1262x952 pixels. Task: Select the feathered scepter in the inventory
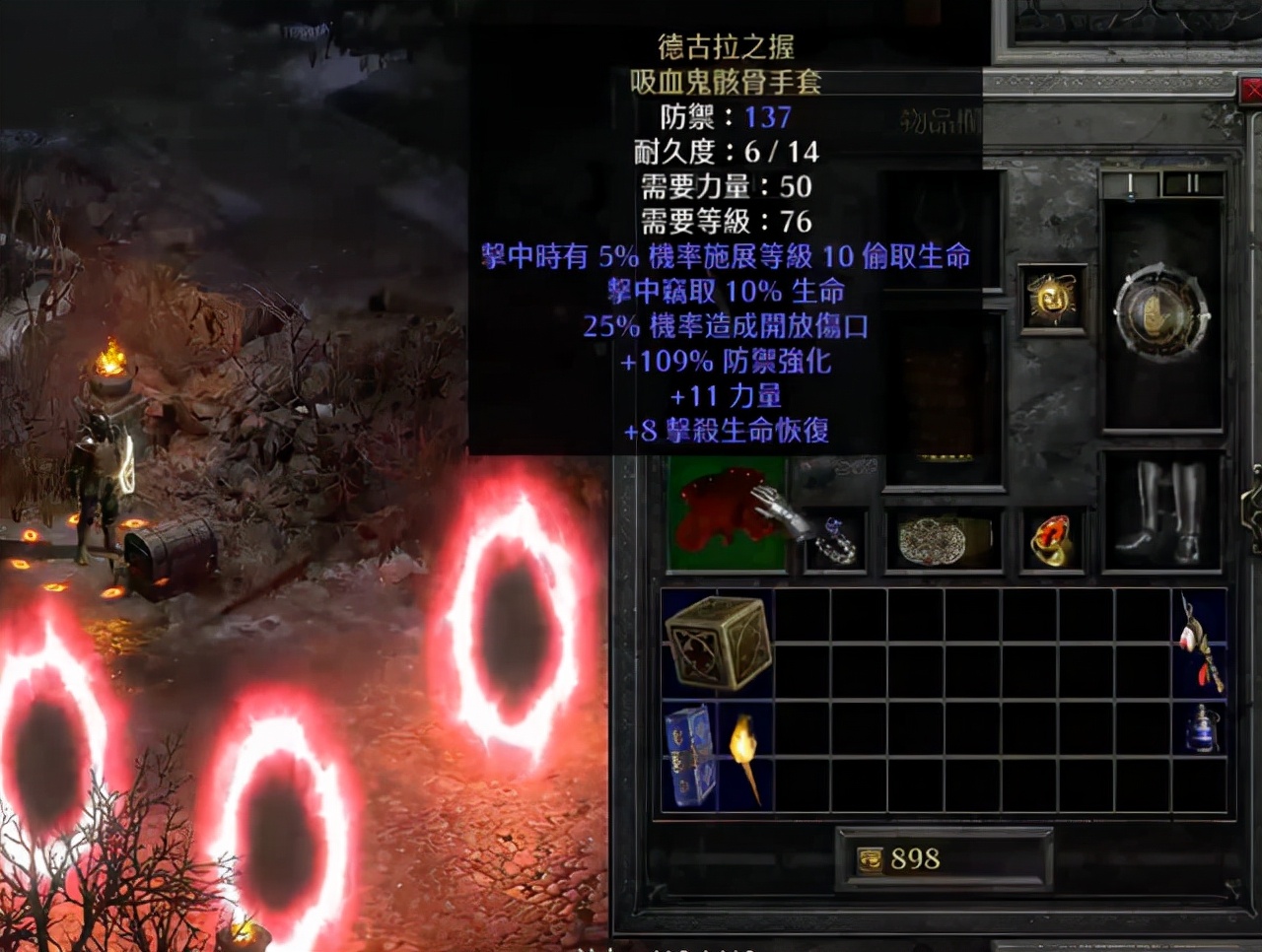(x=1196, y=641)
